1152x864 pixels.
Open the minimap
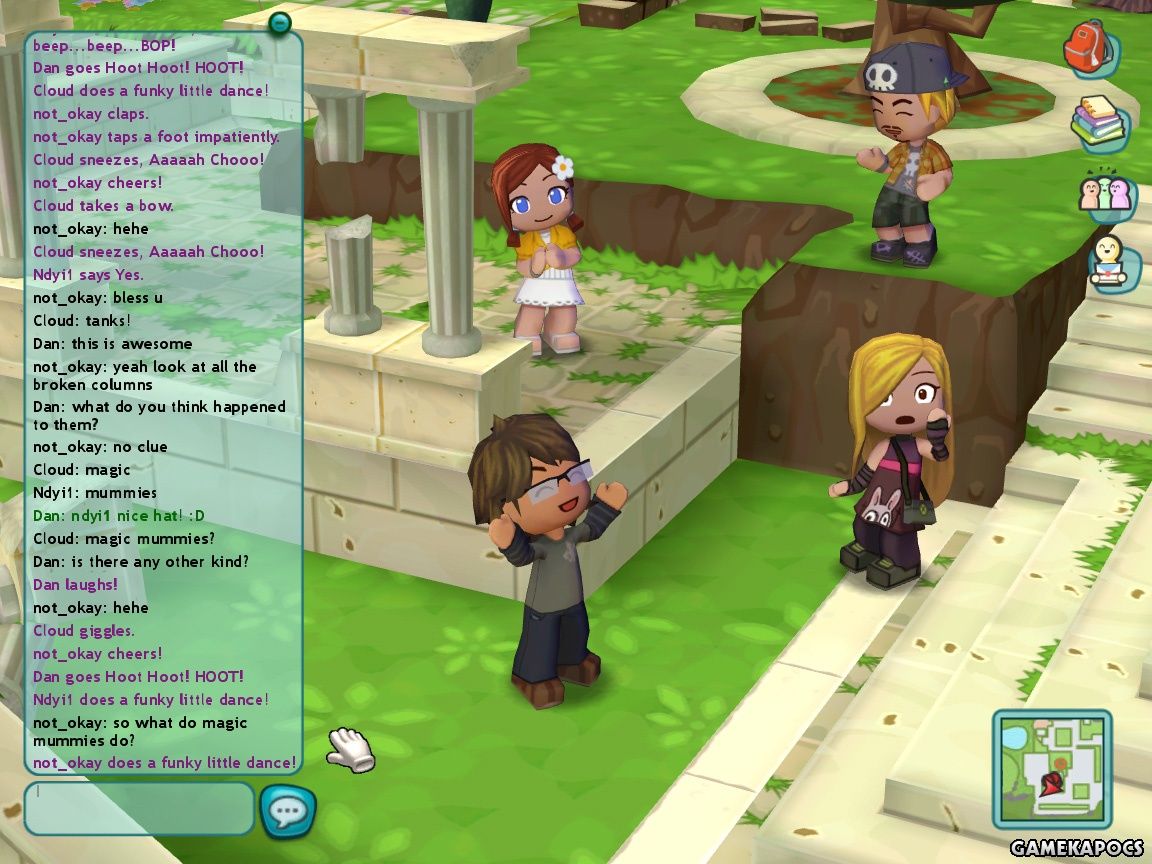pyautogui.click(x=1051, y=769)
